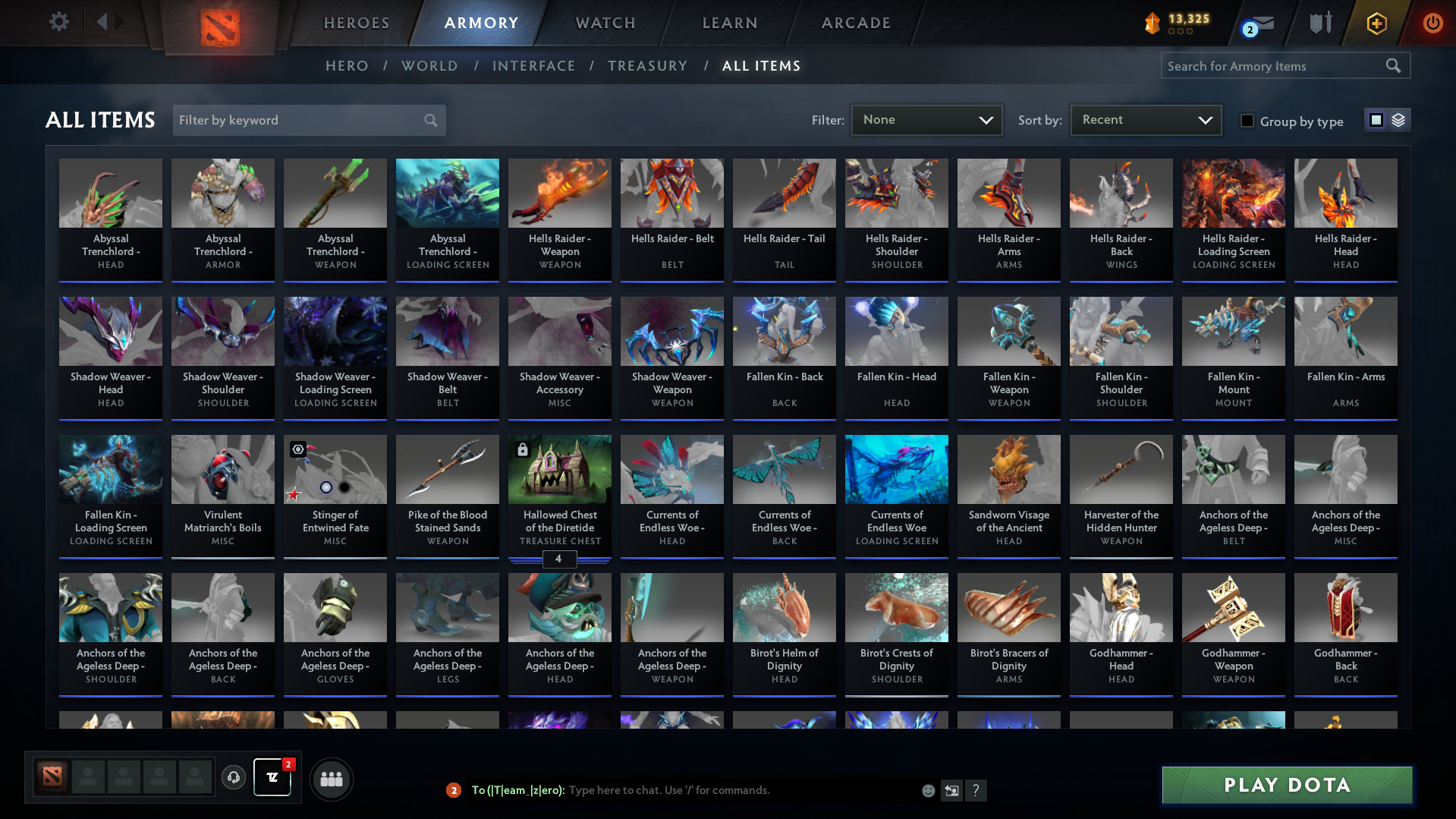This screenshot has width=1456, height=819.
Task: Open the settings gear icon
Action: point(58,22)
